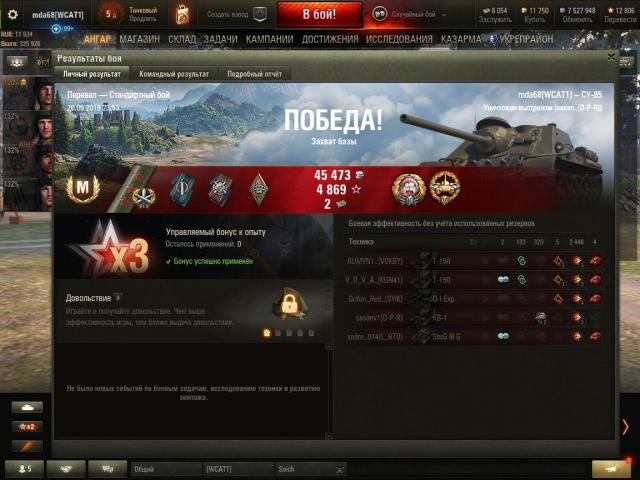
Task: Select the "Личный результат" tab
Action: pyautogui.click(x=92, y=74)
